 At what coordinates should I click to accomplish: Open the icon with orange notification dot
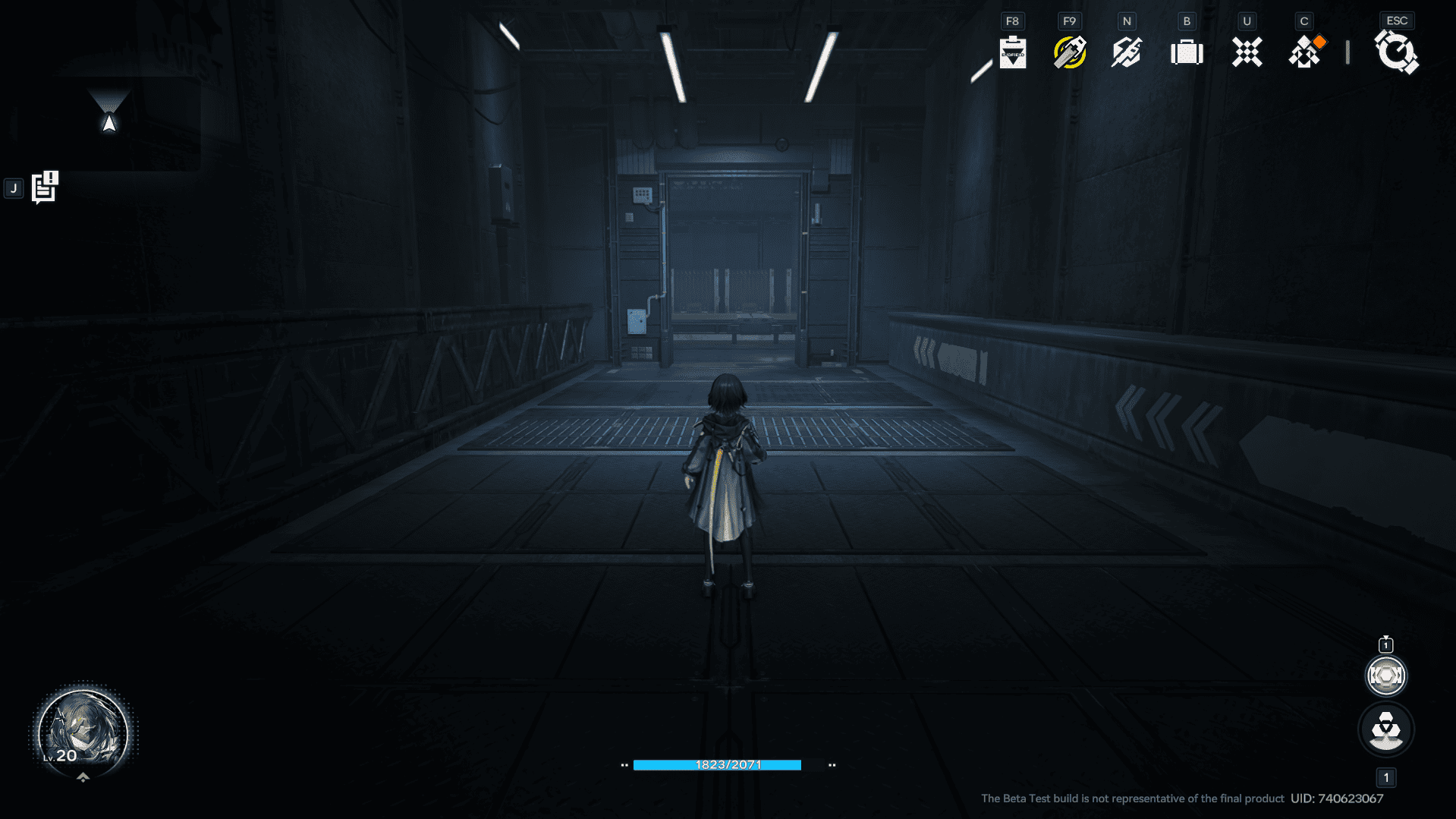click(1306, 52)
